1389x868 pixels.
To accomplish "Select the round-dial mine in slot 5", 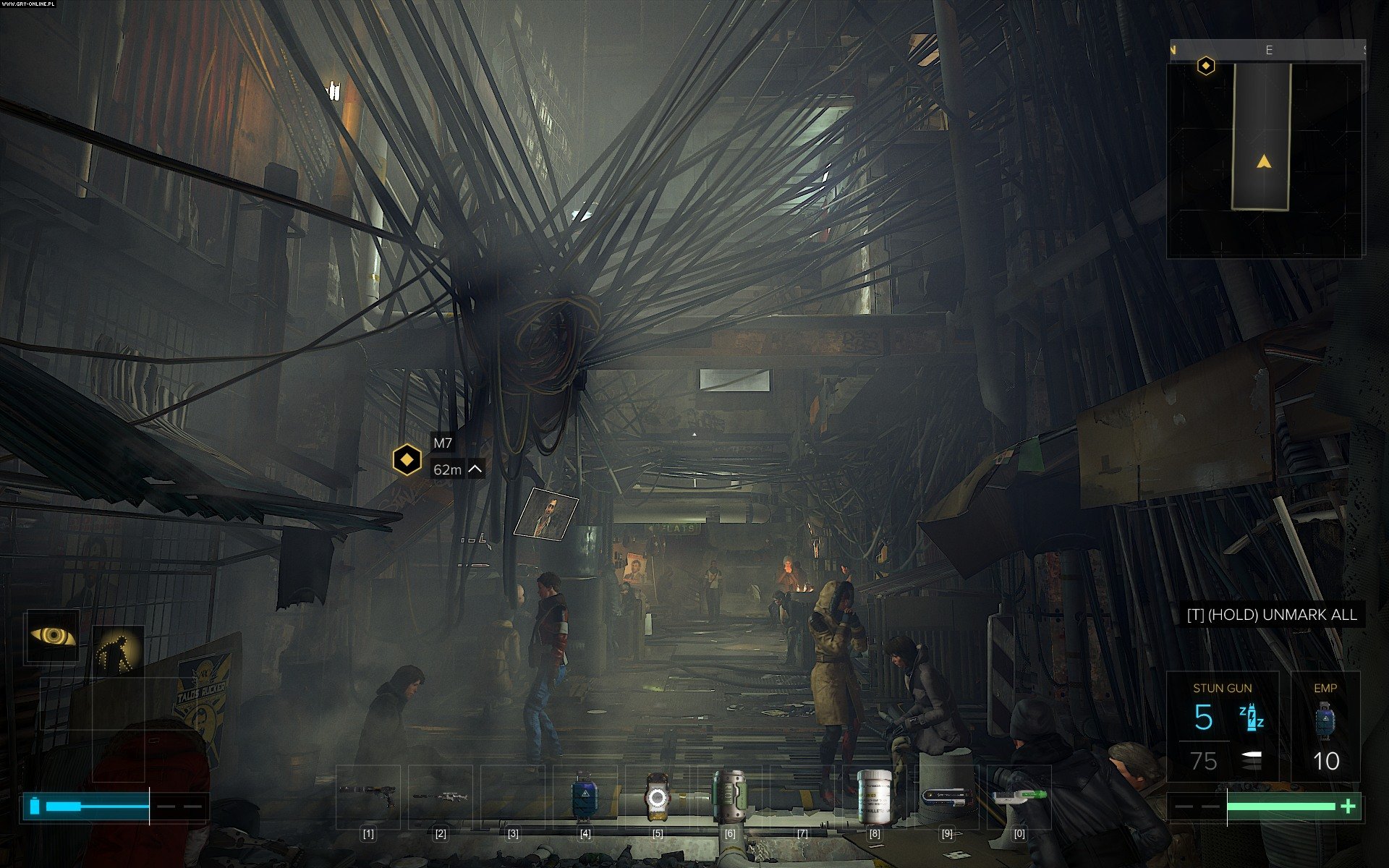I will (x=656, y=796).
